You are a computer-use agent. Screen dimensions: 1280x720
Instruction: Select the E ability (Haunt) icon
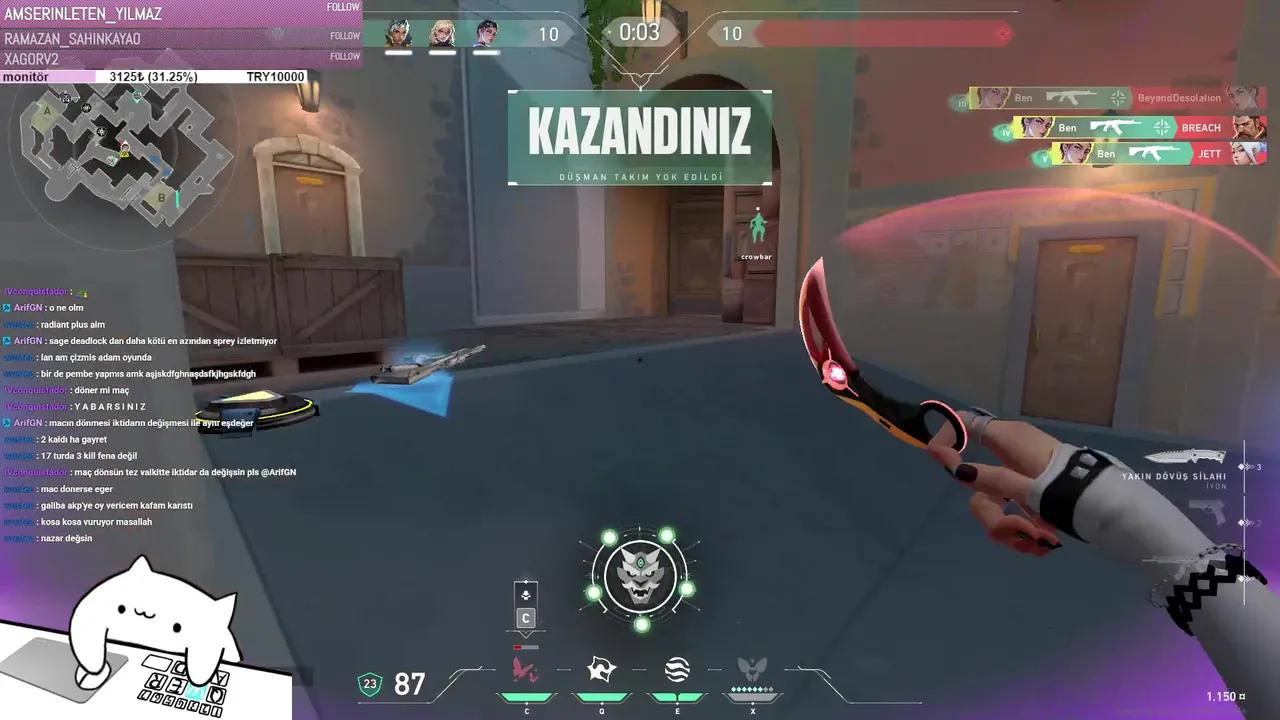677,667
